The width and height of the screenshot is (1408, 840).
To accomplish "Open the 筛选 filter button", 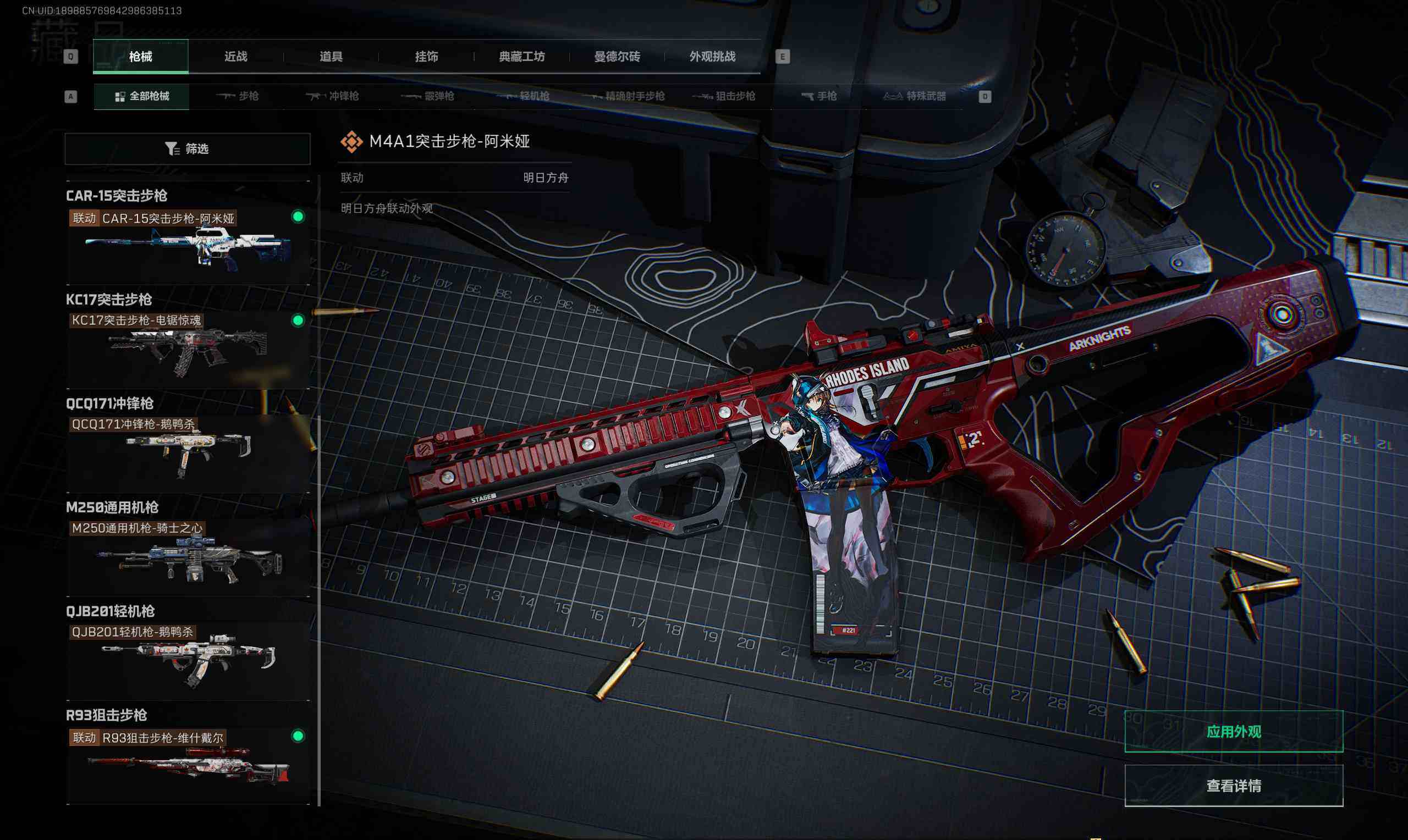I will tap(188, 149).
